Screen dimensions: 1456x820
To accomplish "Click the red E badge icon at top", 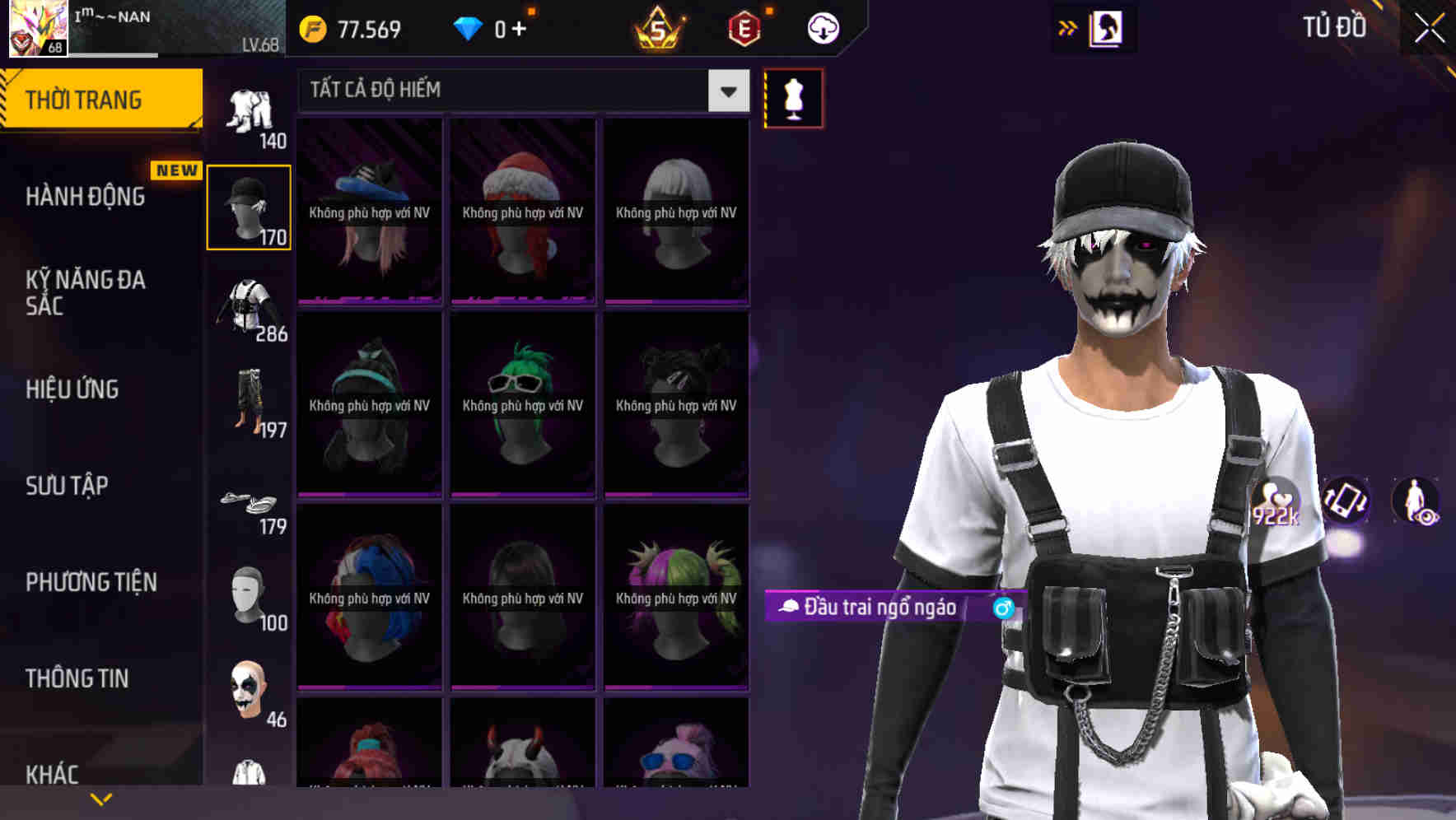I will tap(744, 27).
